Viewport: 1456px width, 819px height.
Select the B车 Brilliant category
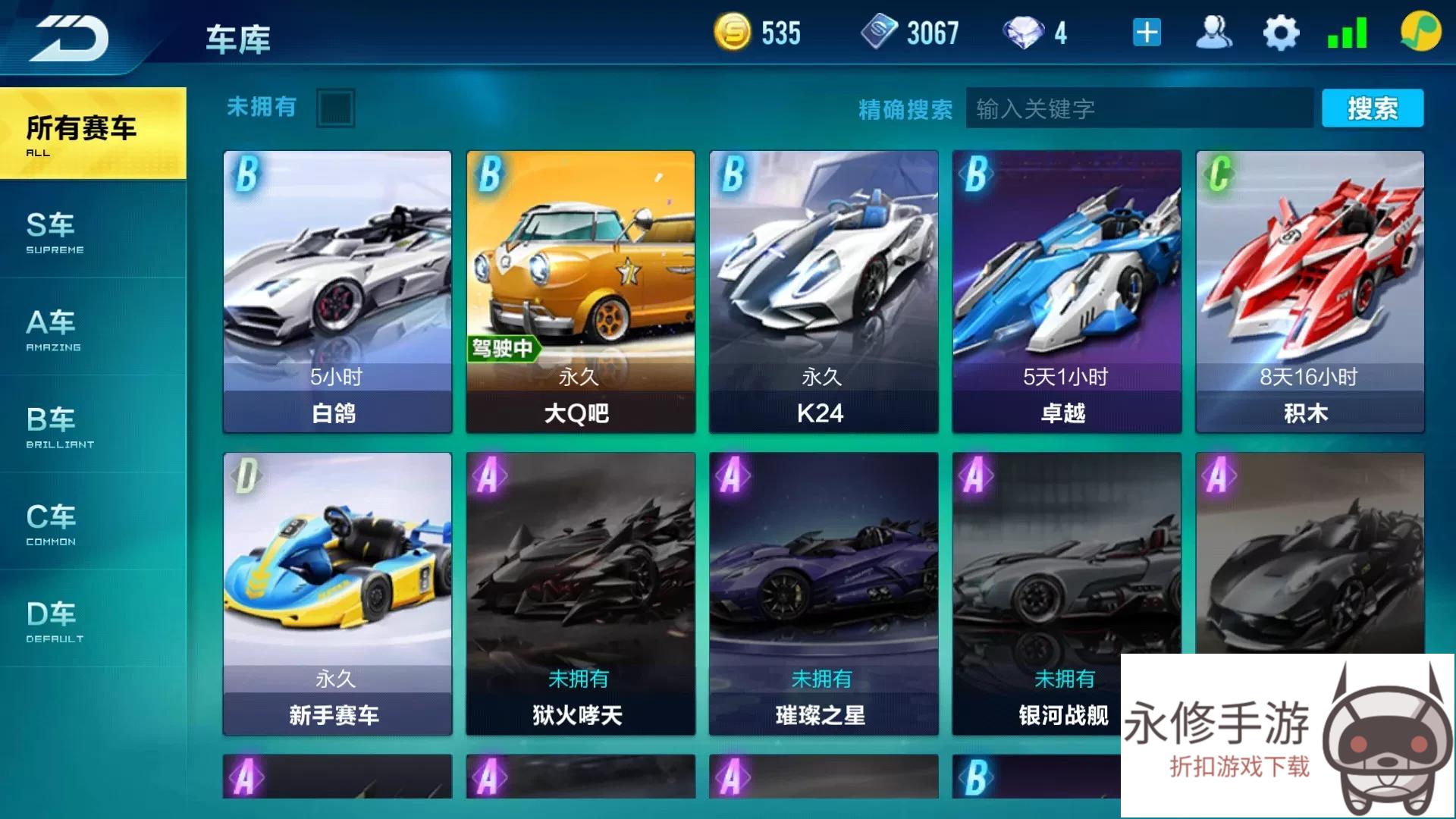click(93, 425)
